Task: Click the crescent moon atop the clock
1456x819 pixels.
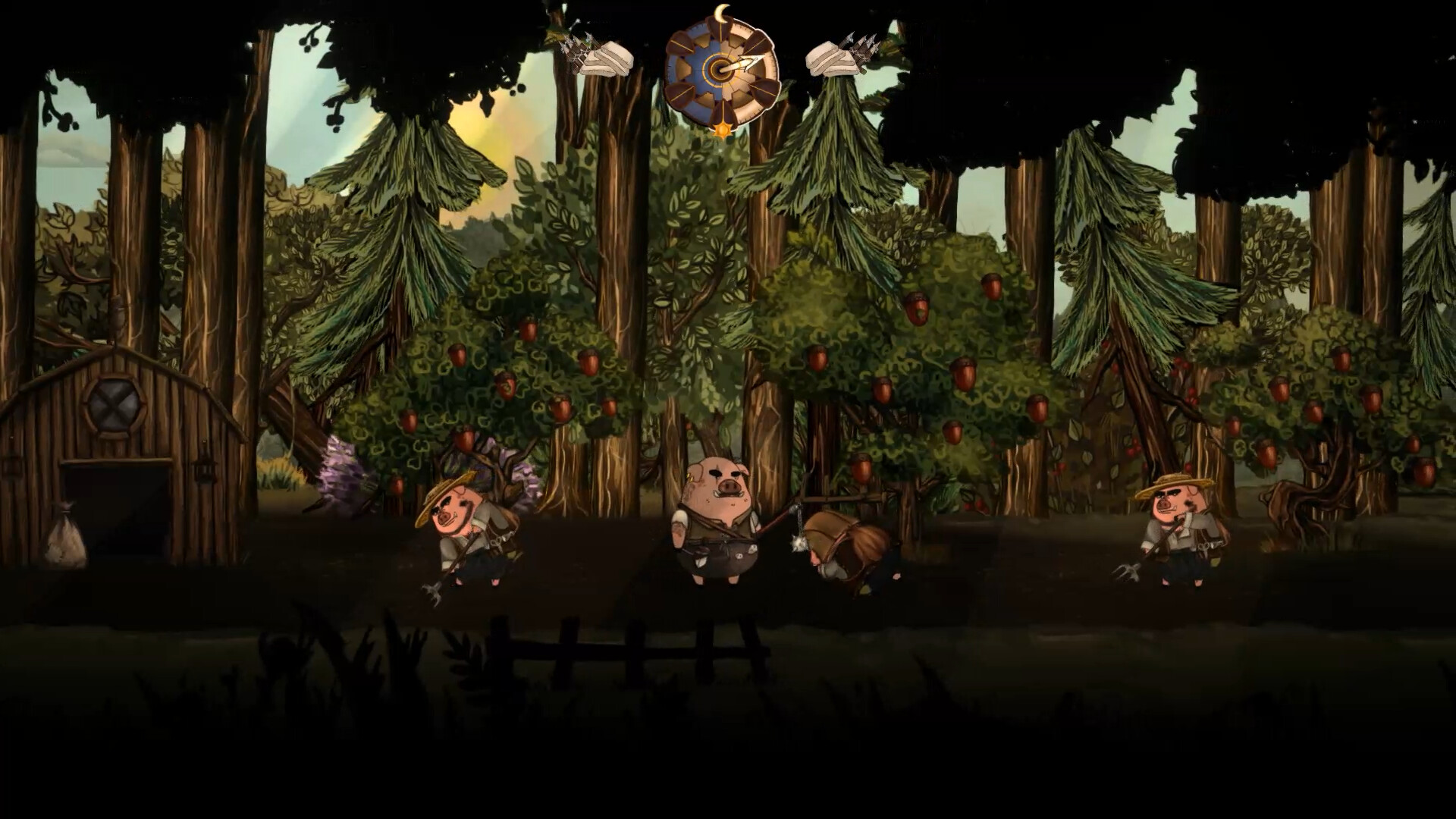Action: pos(720,12)
